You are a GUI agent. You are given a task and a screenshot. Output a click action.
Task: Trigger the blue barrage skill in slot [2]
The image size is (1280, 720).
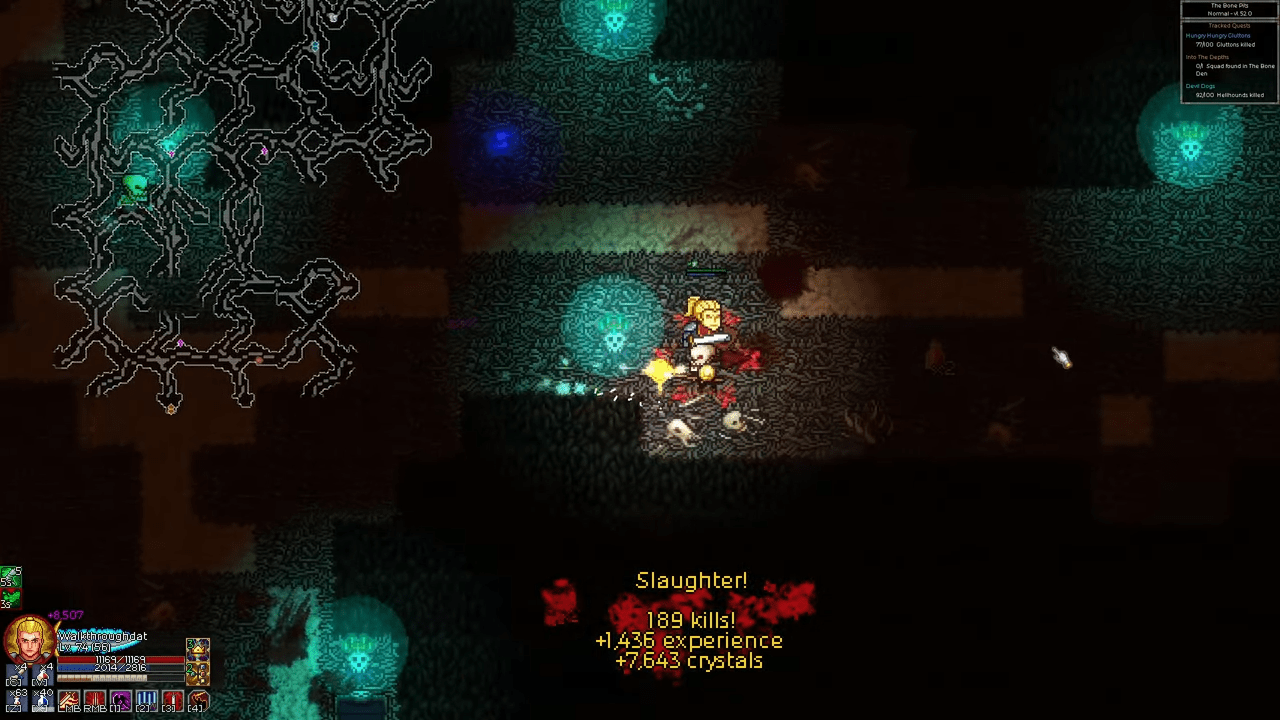147,700
